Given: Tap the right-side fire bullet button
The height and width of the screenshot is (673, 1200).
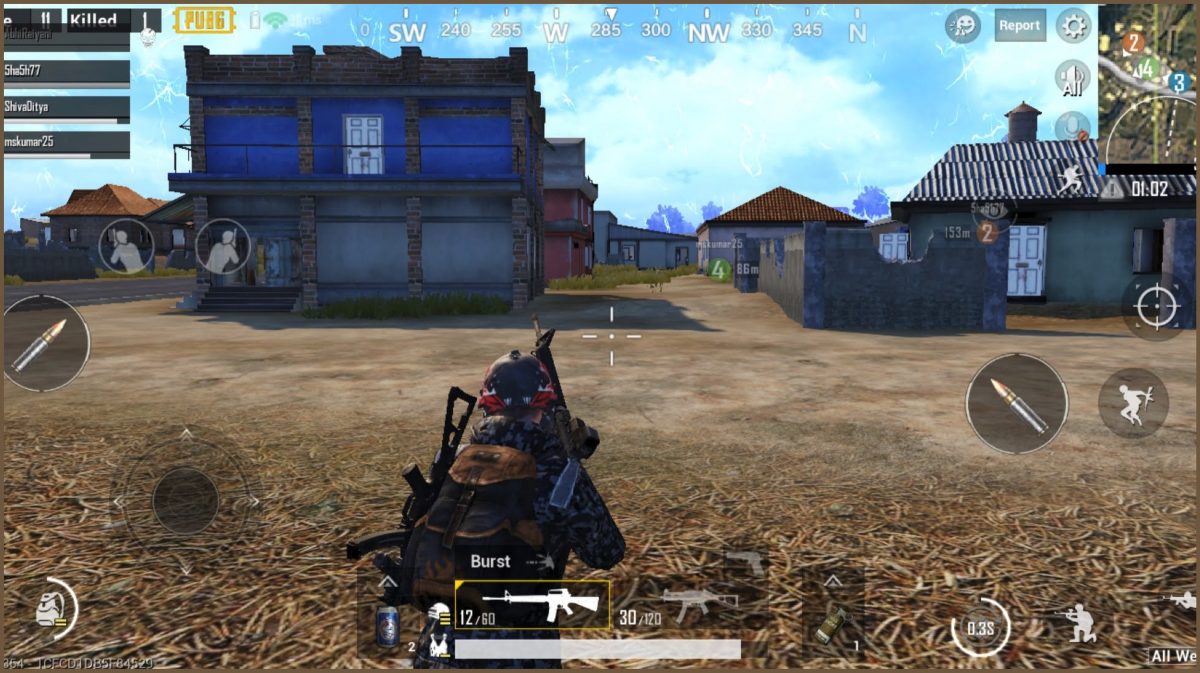Looking at the screenshot, I should pyautogui.click(x=1016, y=404).
